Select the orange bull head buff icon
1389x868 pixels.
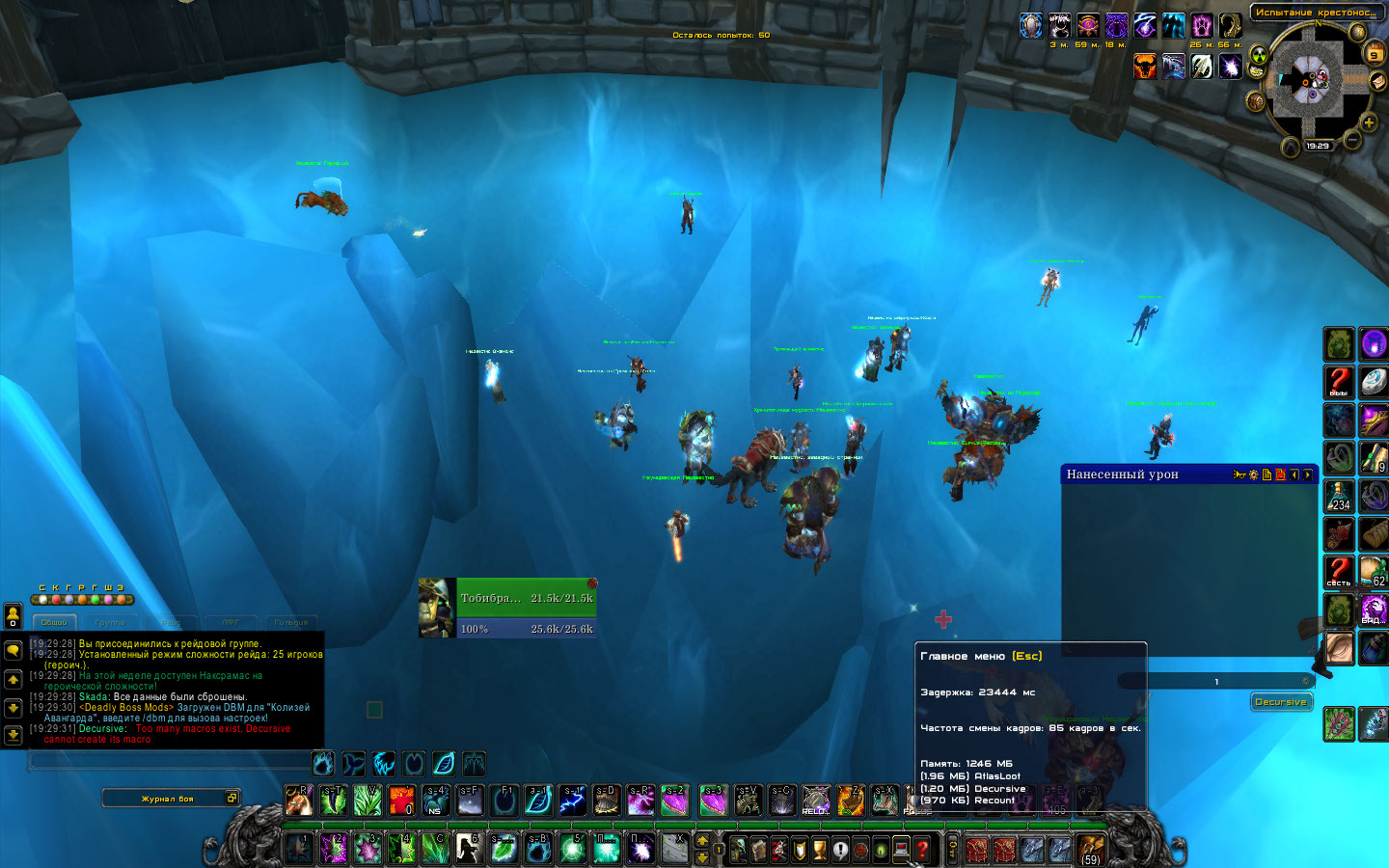1145,66
